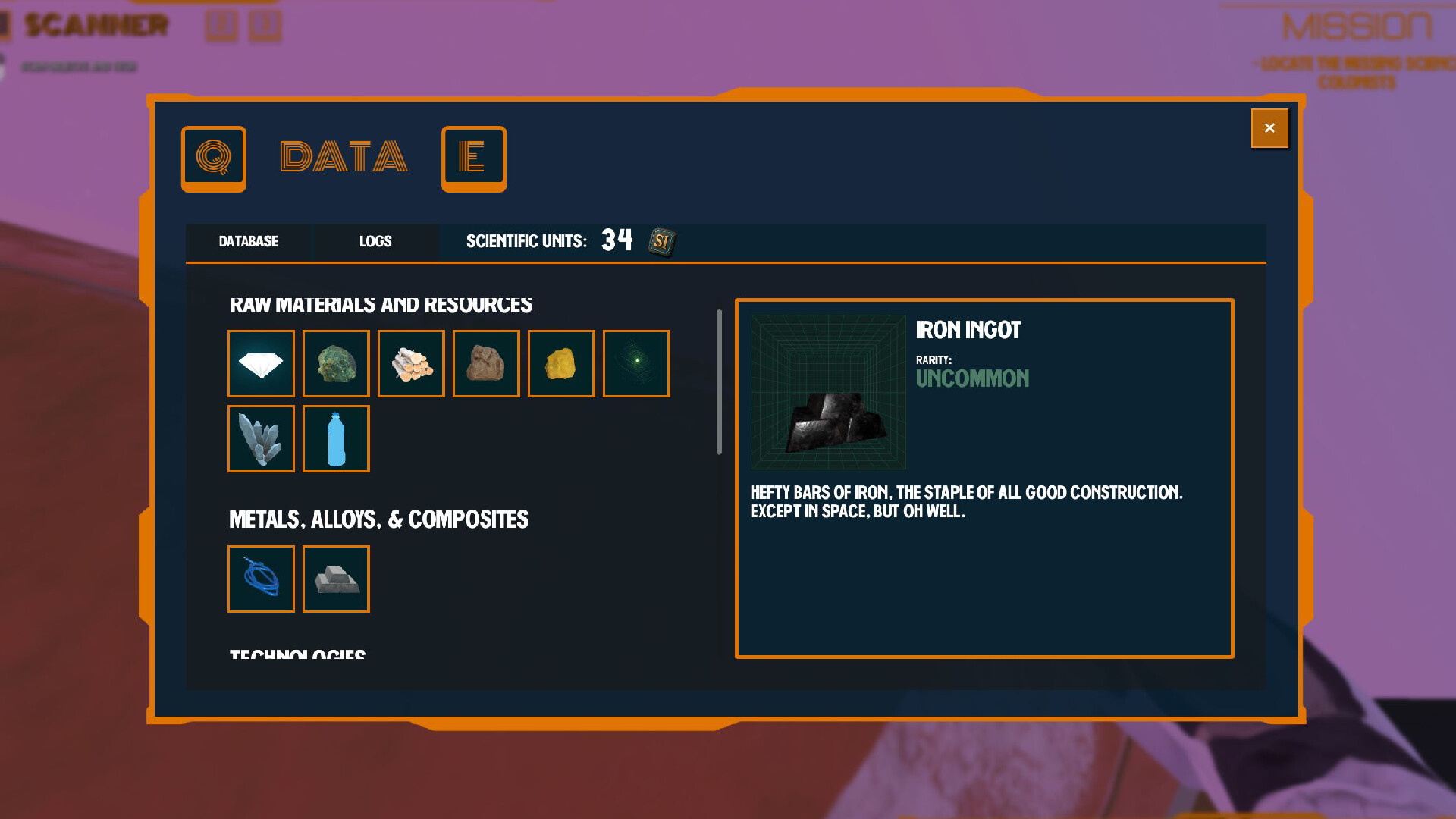
Task: Click the yellow sulfur resource icon
Action: 561,363
